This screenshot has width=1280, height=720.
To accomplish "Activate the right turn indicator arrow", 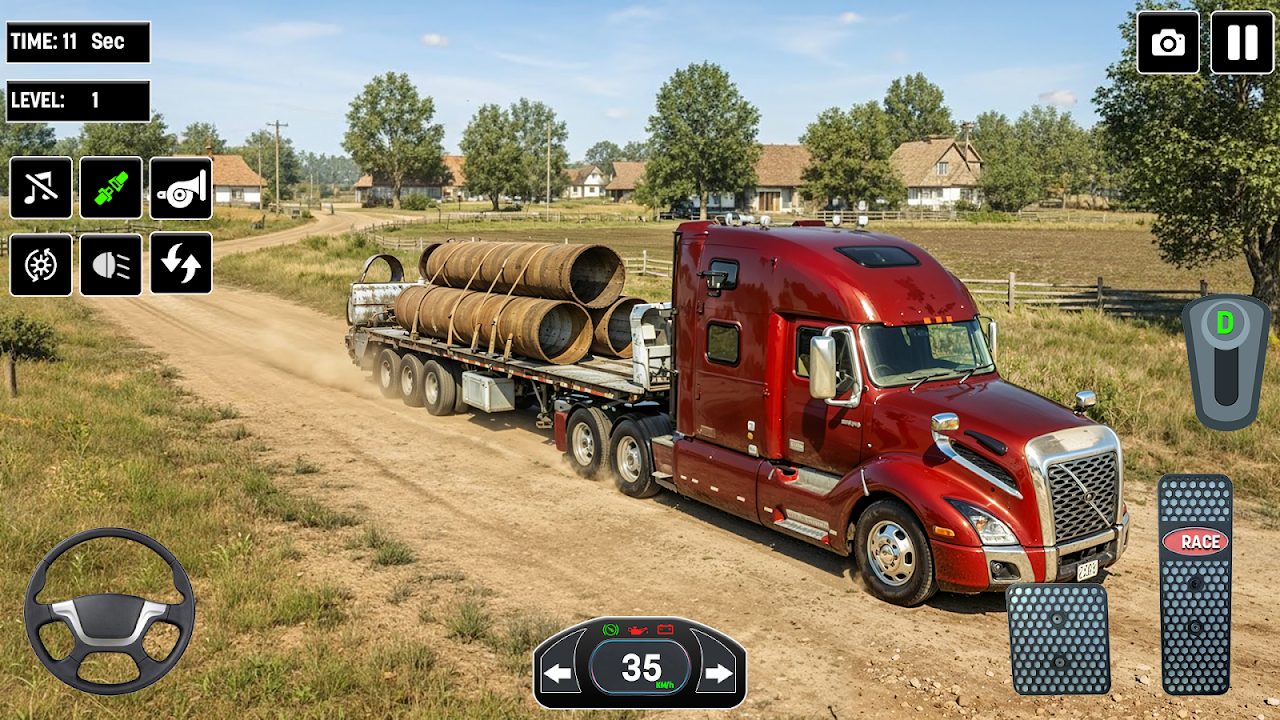I will pyautogui.click(x=719, y=673).
